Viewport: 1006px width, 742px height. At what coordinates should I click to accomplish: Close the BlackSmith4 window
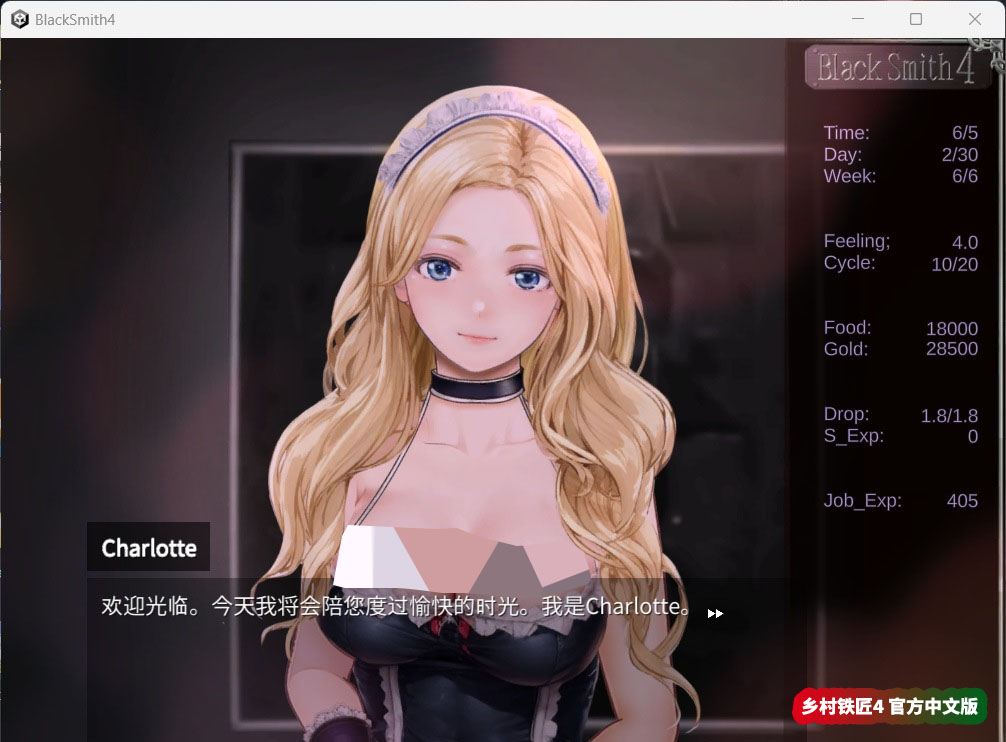point(975,19)
